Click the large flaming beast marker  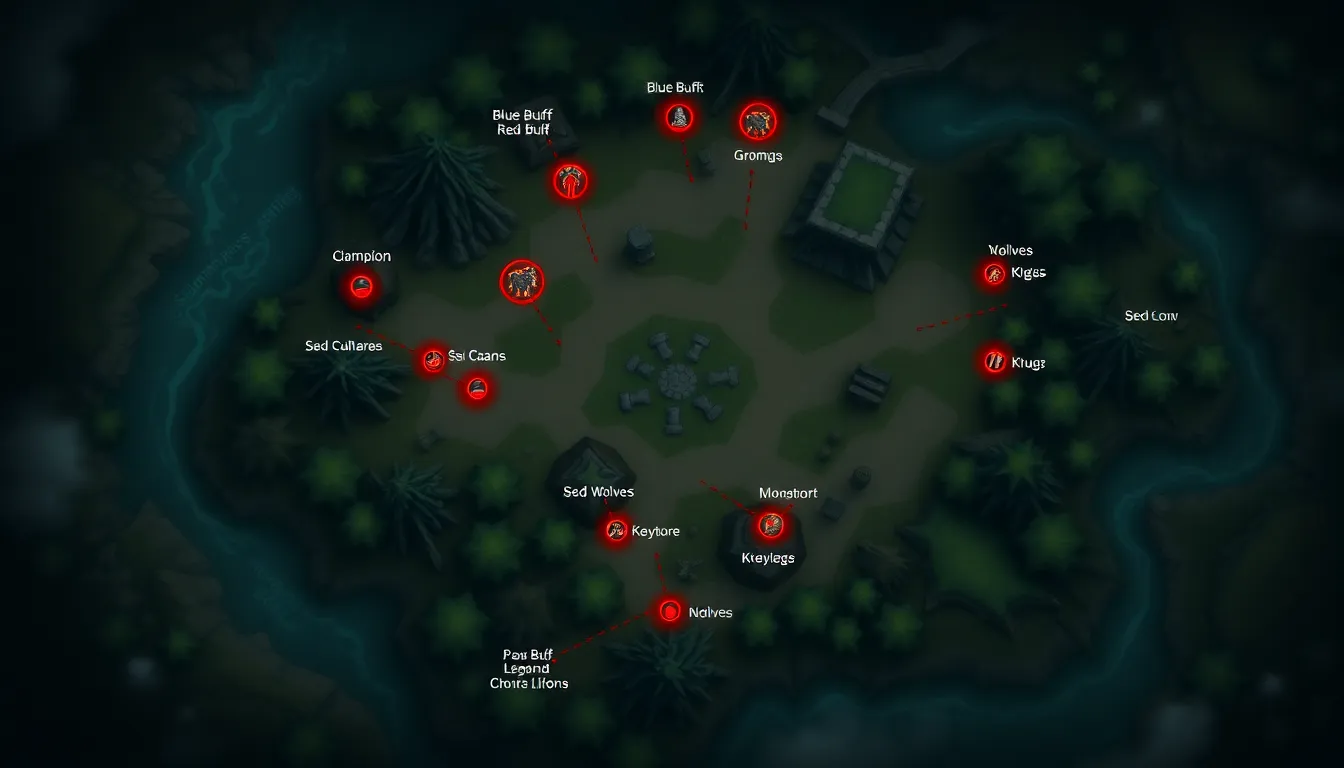click(x=521, y=281)
